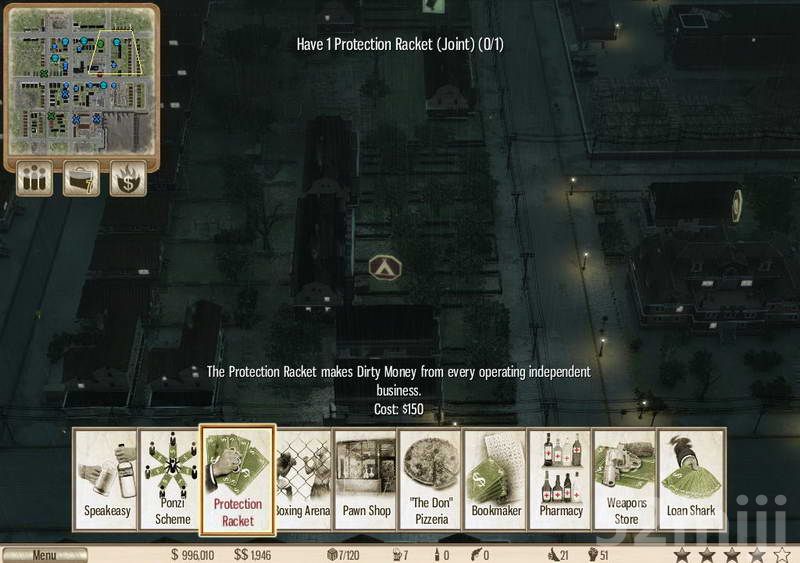800x563 pixels.
Task: Open the Menu button
Action: [x=44, y=555]
